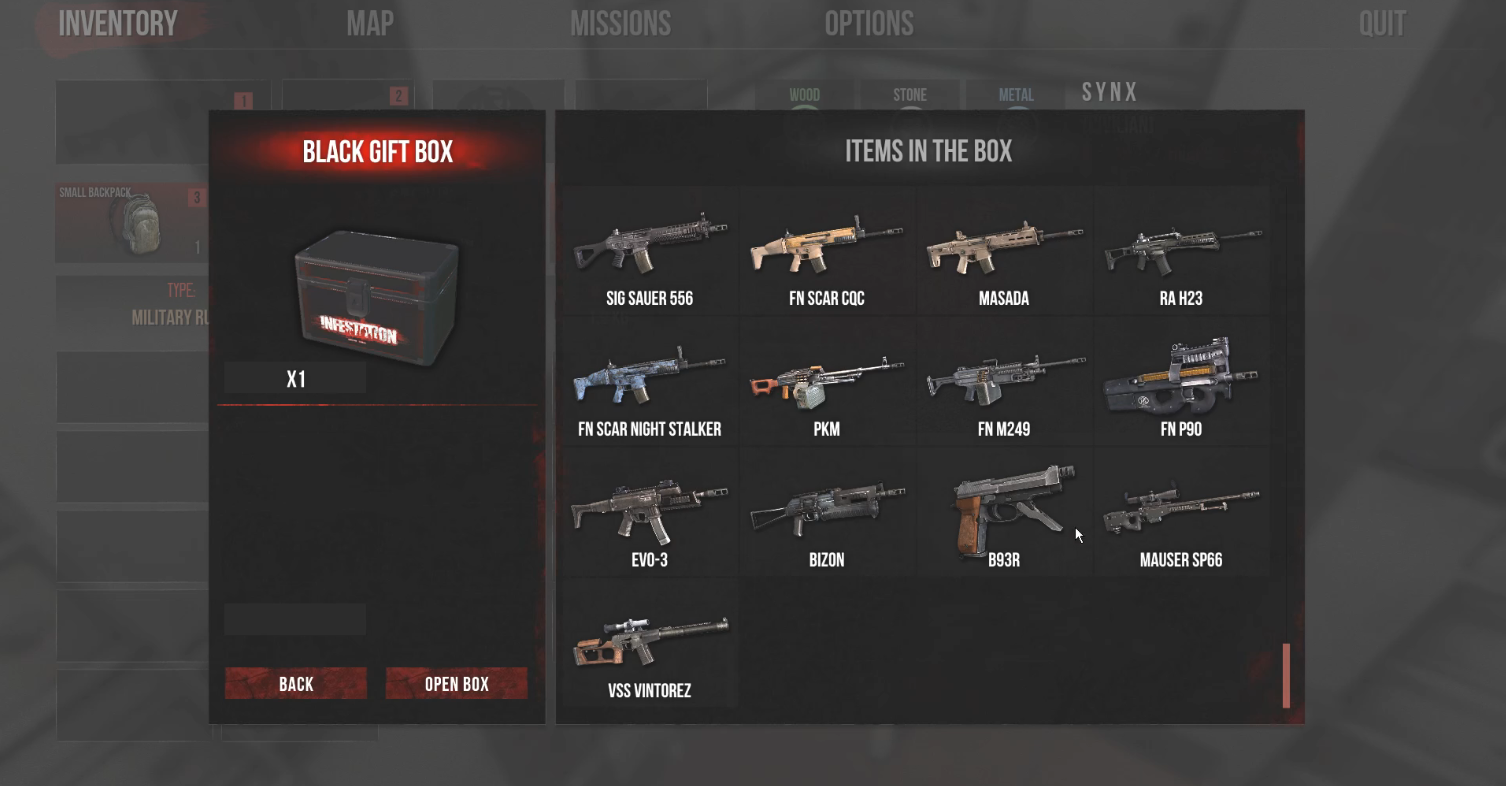This screenshot has height=786, width=1506.
Task: Click the FN P90 item
Action: tap(1181, 383)
